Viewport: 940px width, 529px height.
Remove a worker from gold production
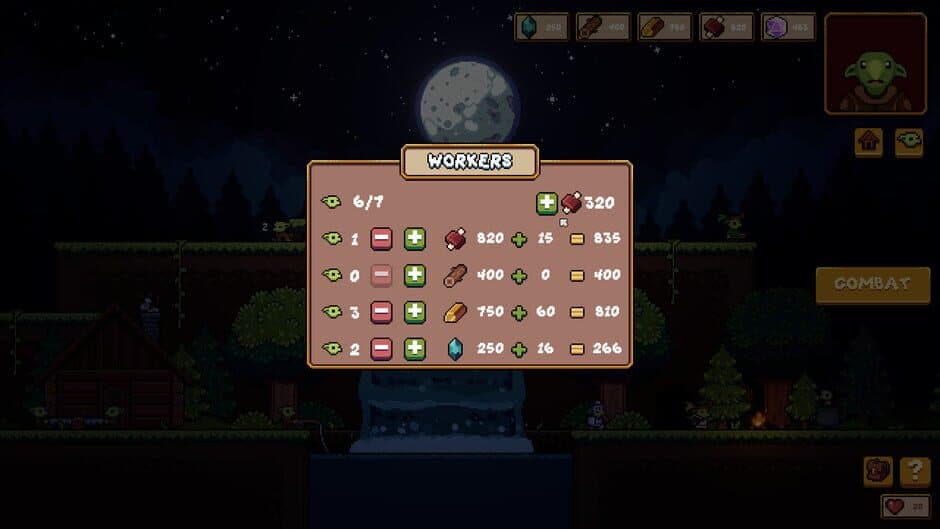[381, 312]
